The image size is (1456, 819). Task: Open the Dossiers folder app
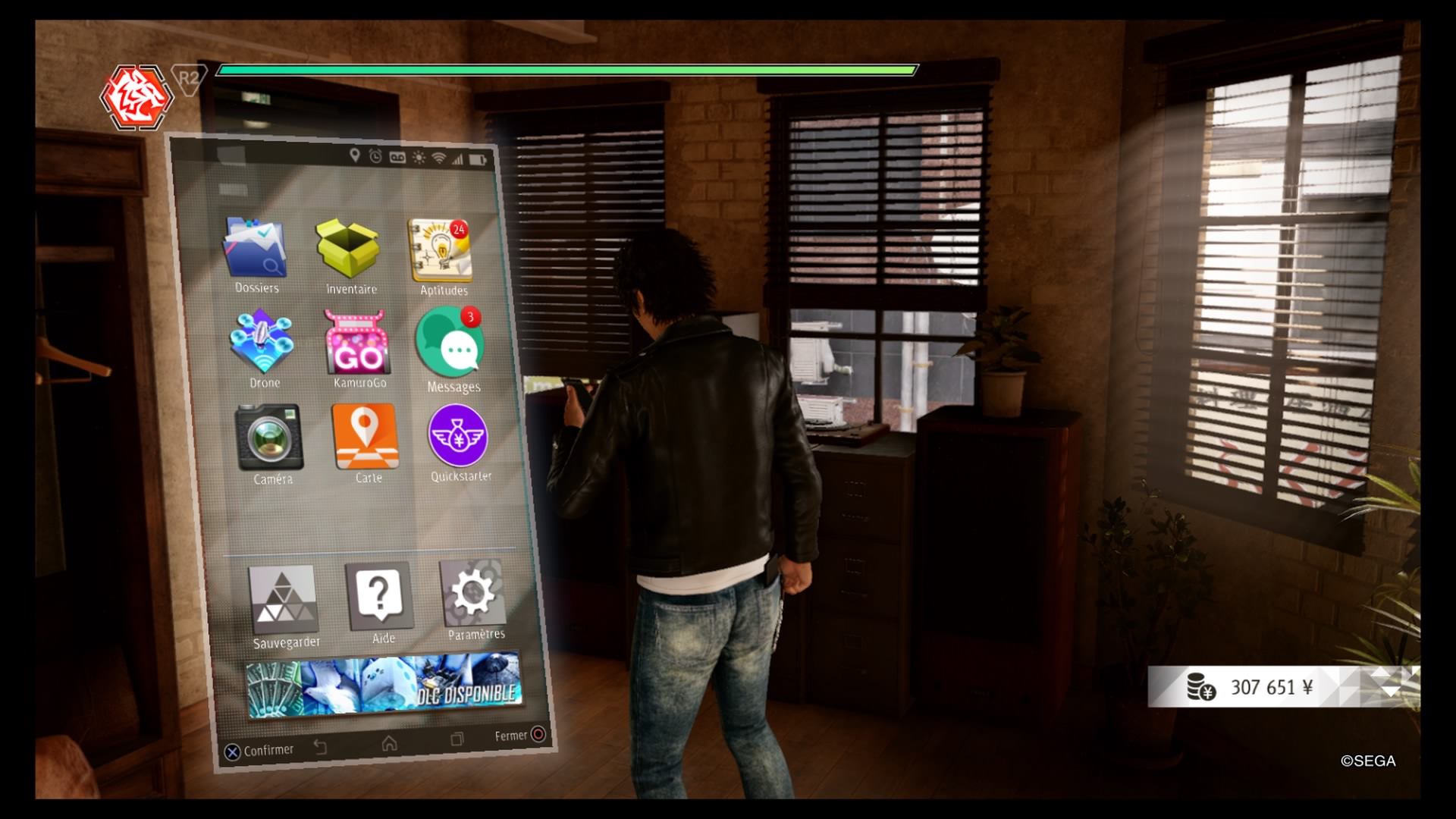[x=255, y=249]
